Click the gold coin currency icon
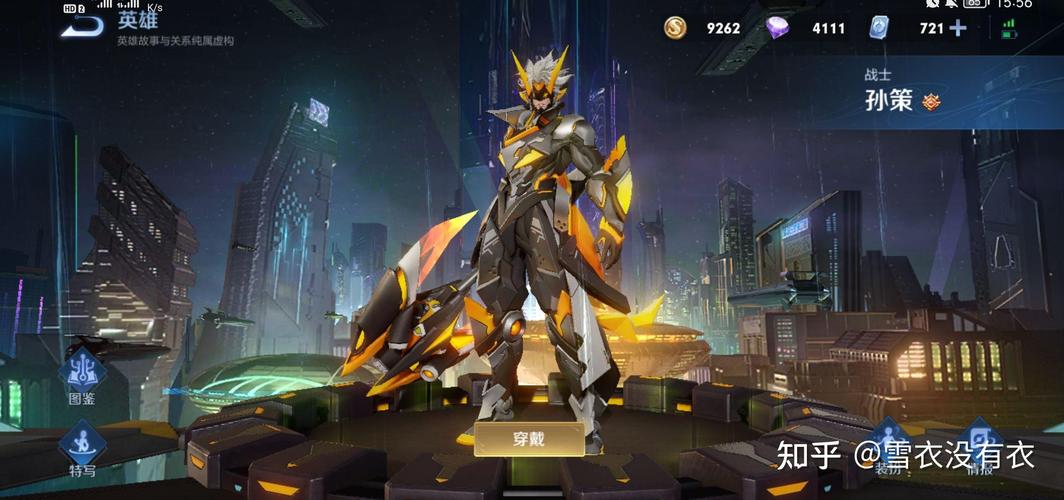 tap(676, 28)
